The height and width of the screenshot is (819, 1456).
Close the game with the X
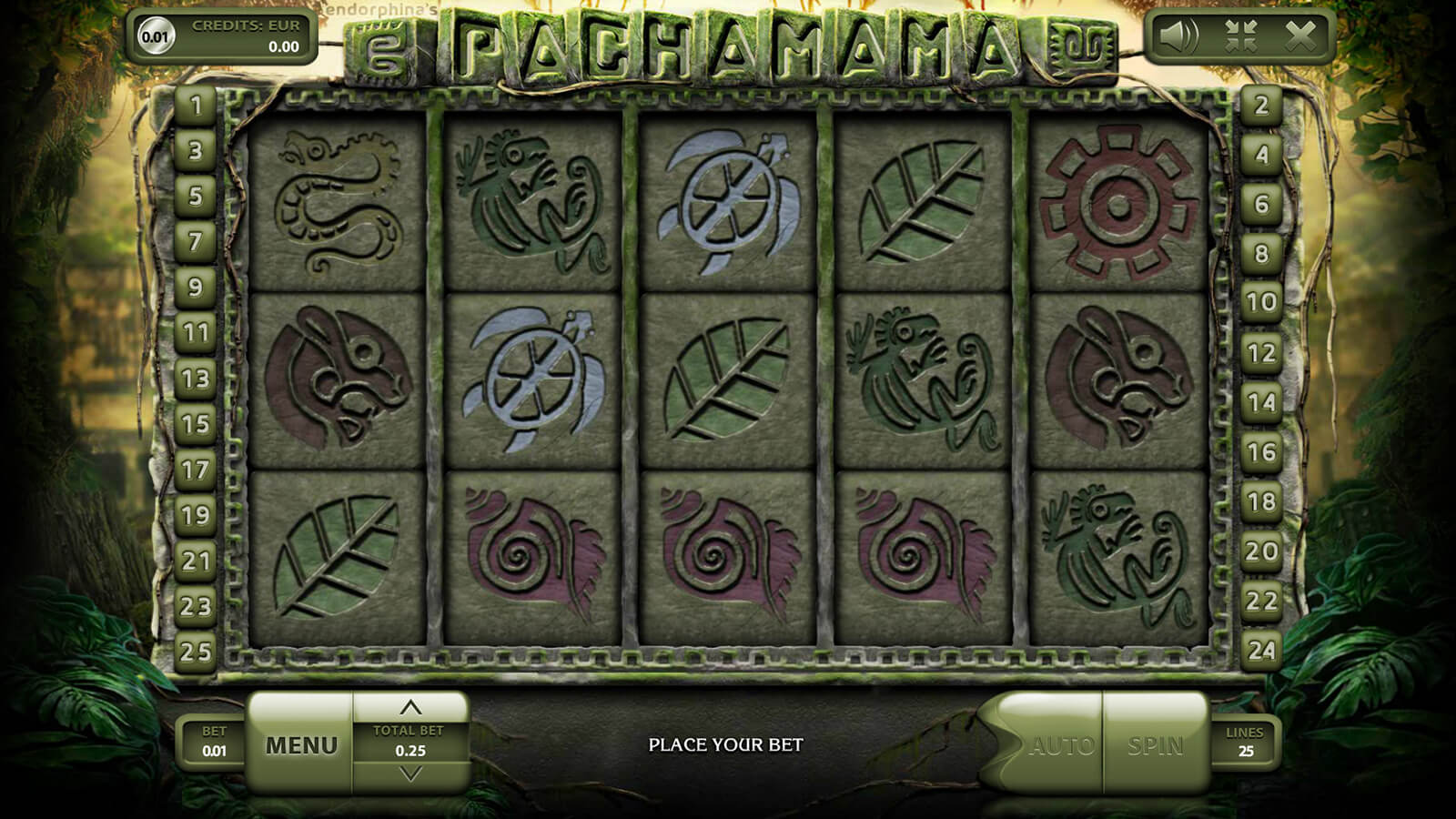1300,36
